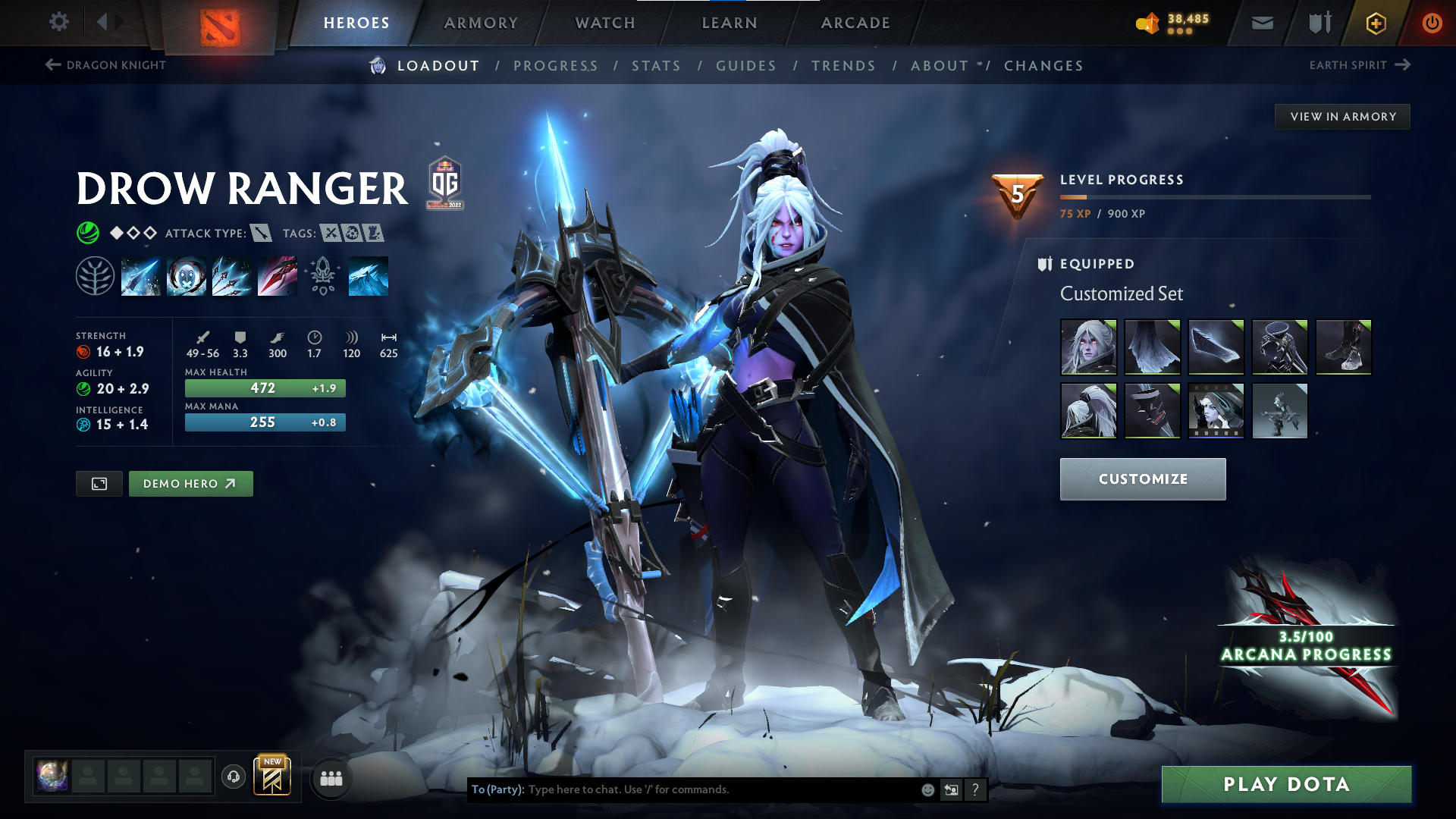
Task: Click the Dota Plus hexagon icon
Action: pos(1375,23)
